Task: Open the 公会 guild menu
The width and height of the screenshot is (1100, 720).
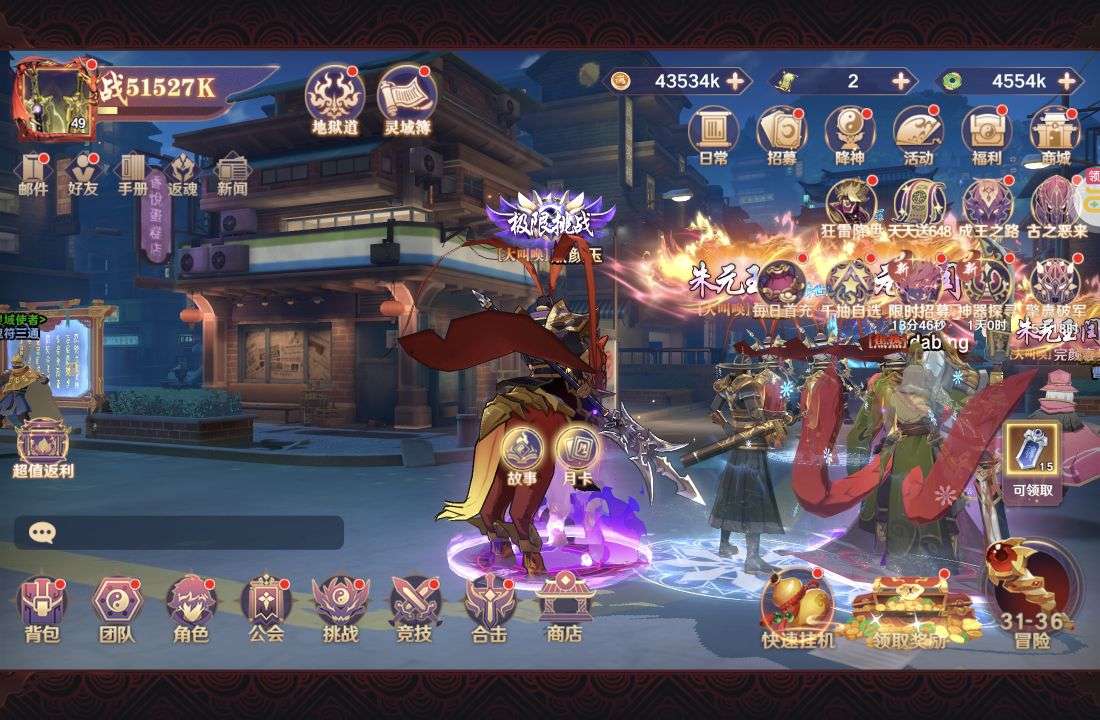Action: pos(266,604)
